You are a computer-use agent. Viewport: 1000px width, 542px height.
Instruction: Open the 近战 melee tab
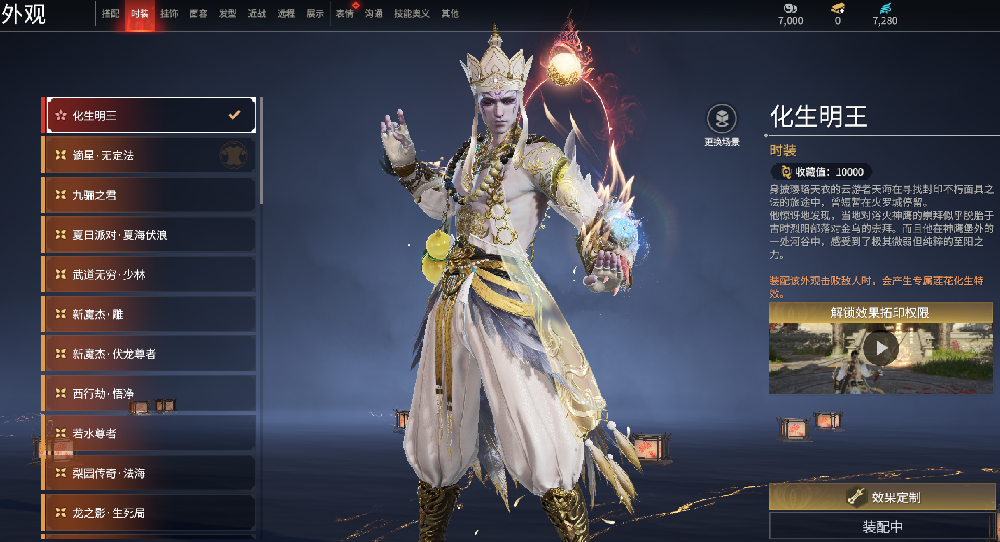click(x=257, y=14)
